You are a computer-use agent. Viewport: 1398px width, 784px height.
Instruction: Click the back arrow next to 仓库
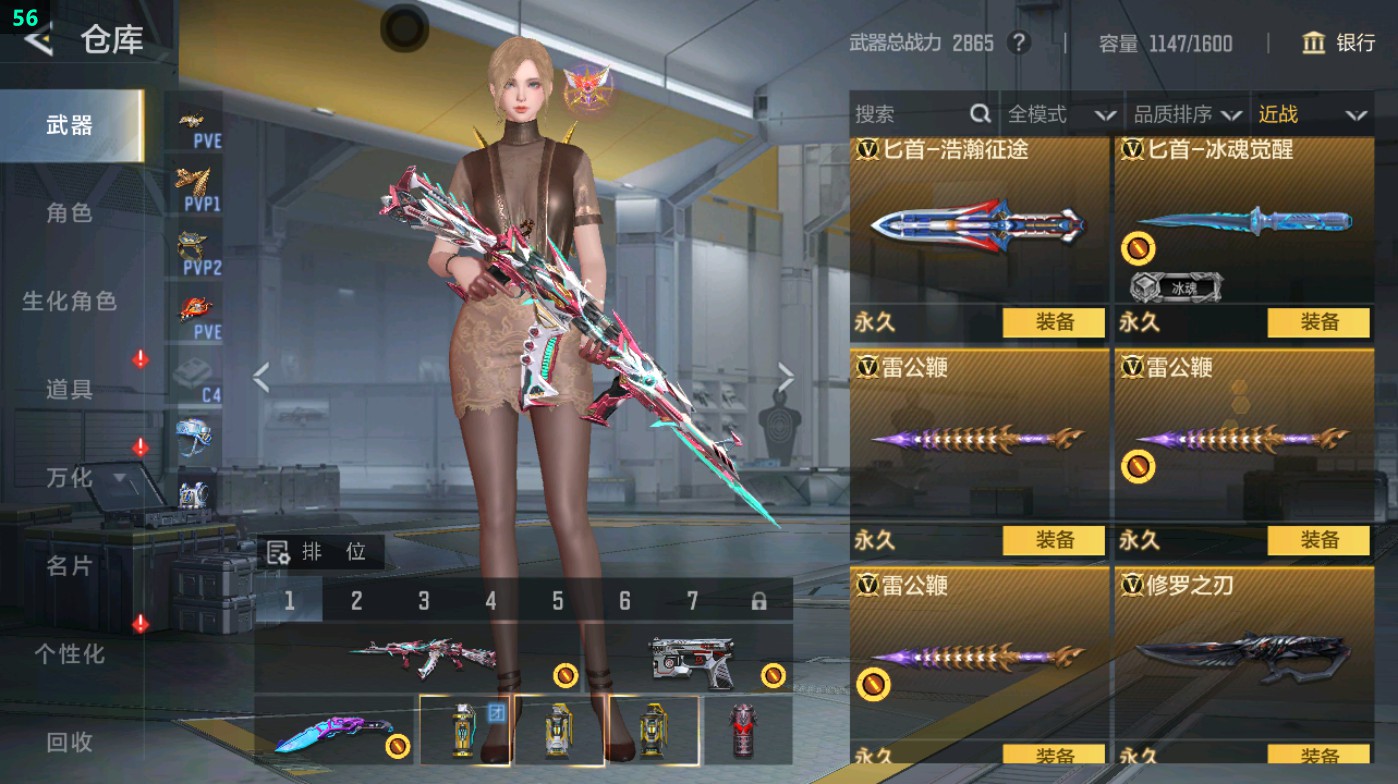click(39, 41)
